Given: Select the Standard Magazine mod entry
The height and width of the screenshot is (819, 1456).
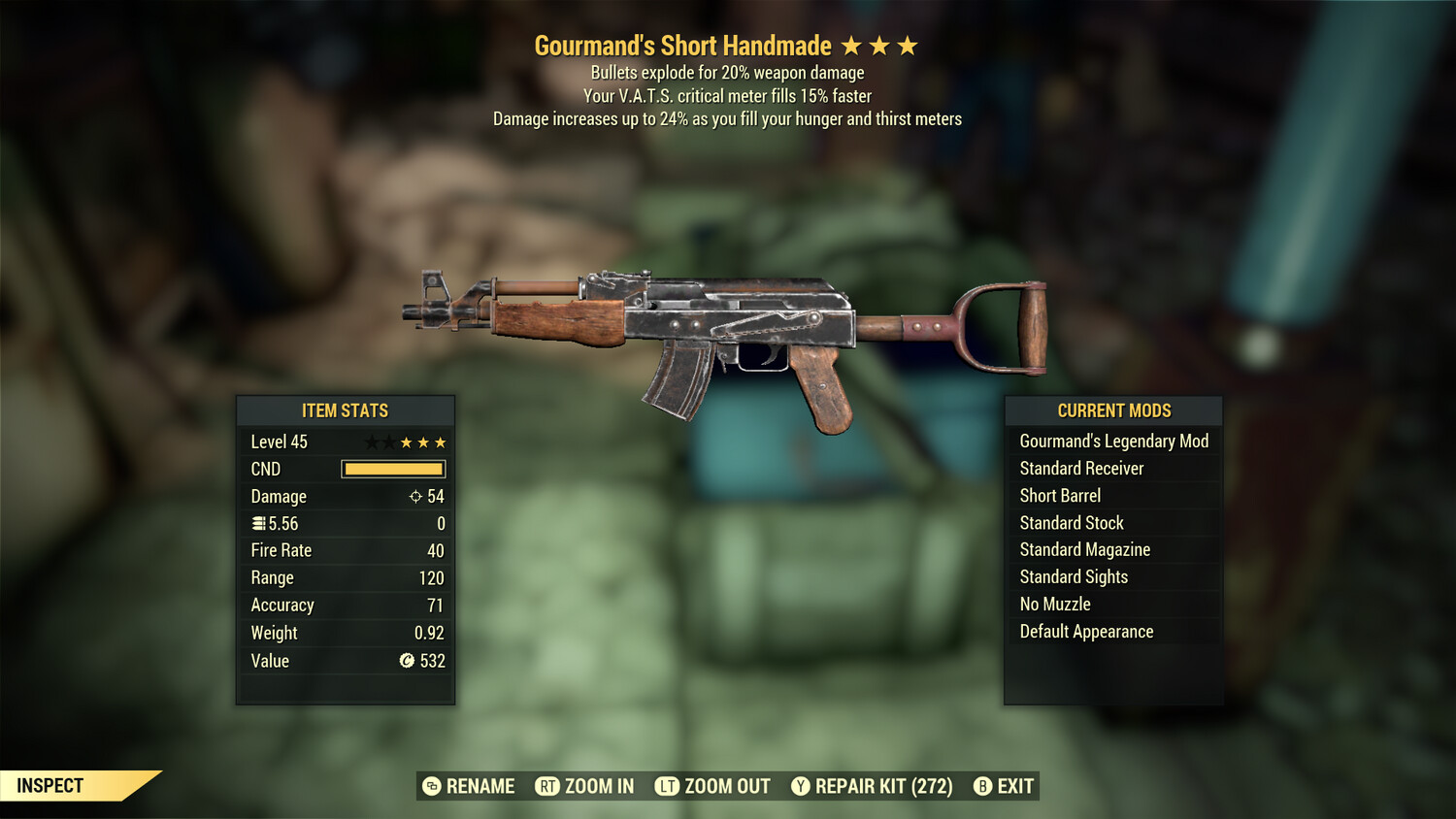Looking at the screenshot, I should pos(1084,550).
